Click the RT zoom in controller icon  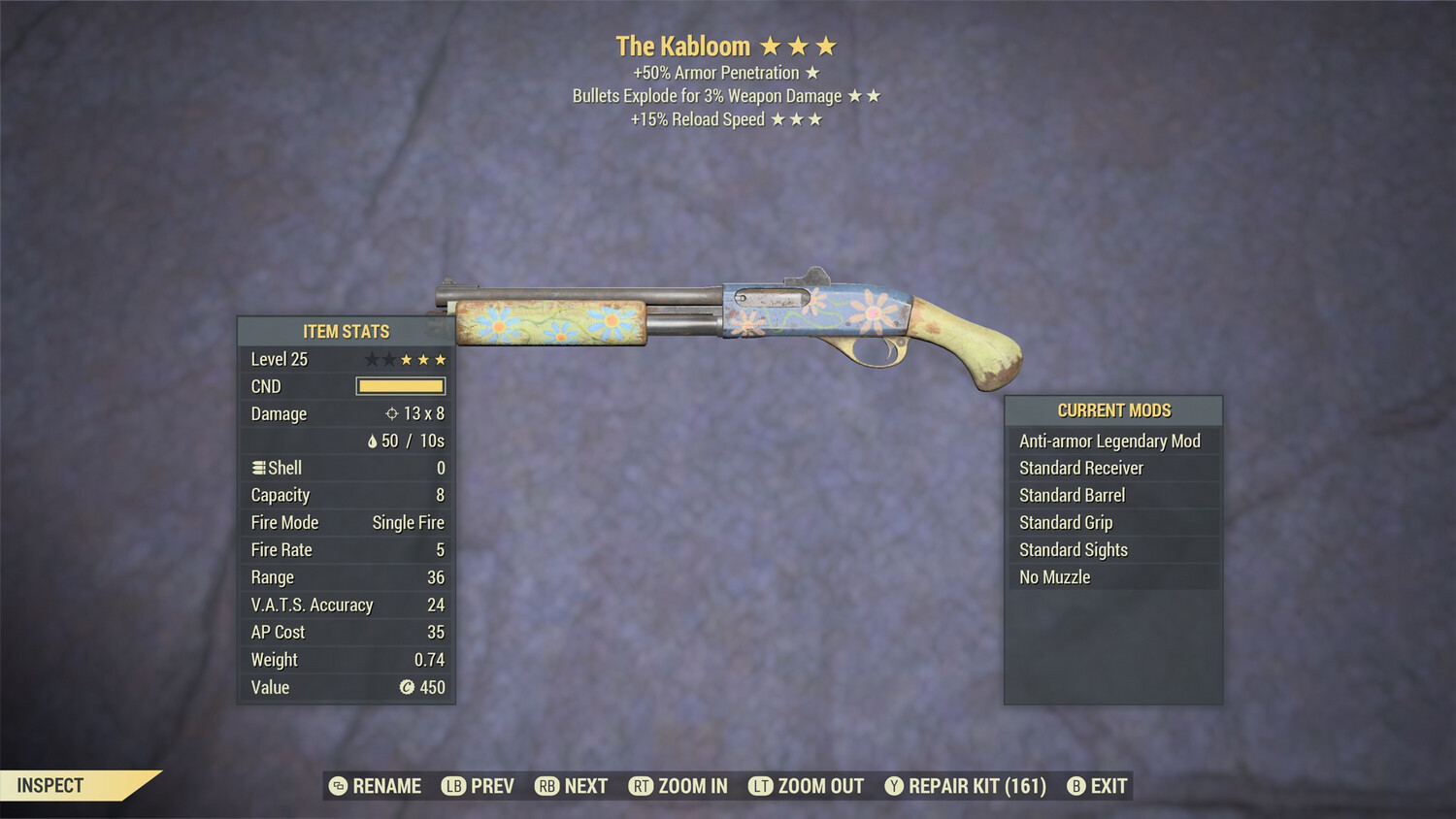[x=642, y=786]
